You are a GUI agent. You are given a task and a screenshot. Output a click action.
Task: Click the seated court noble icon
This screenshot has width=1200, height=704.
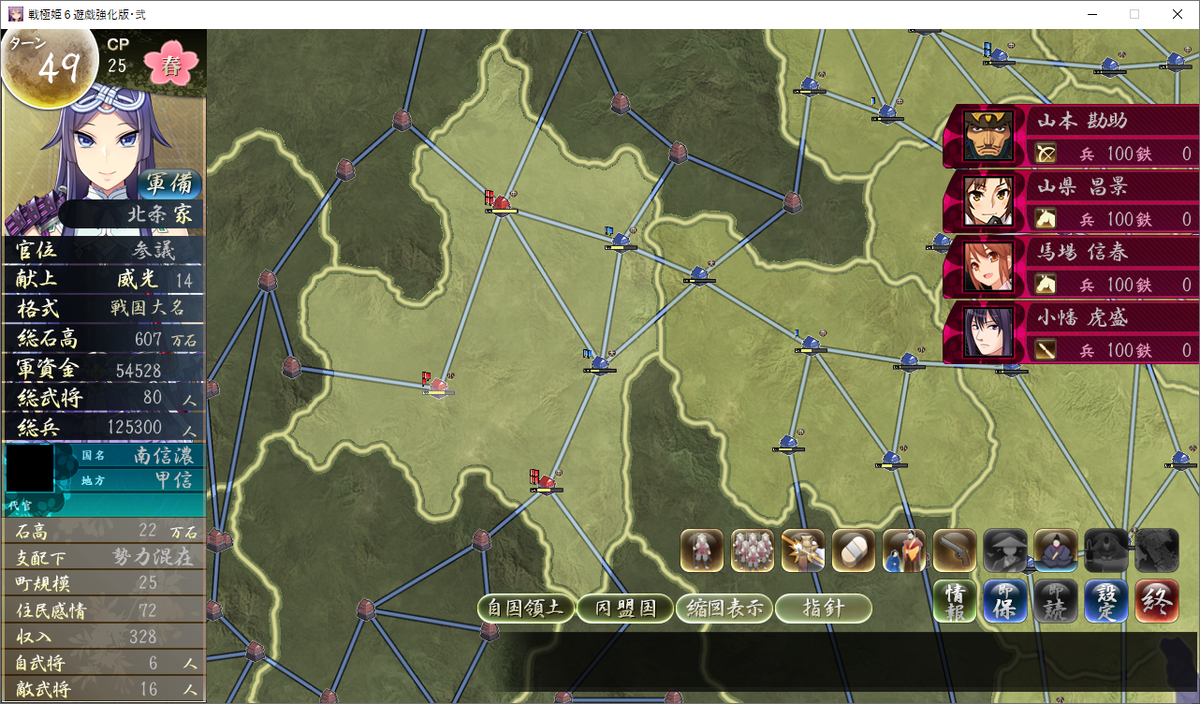(1055, 550)
